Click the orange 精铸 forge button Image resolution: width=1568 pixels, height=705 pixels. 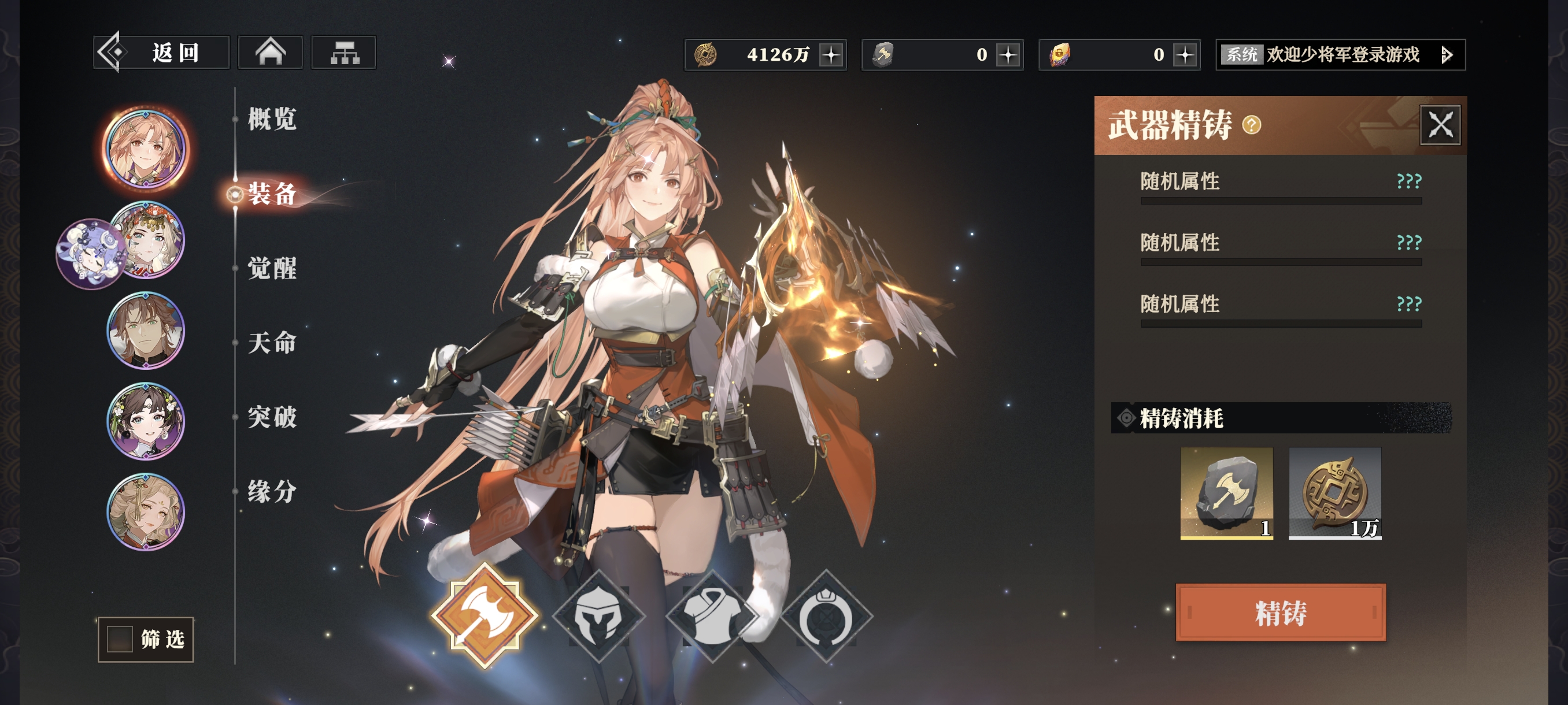(x=1281, y=612)
